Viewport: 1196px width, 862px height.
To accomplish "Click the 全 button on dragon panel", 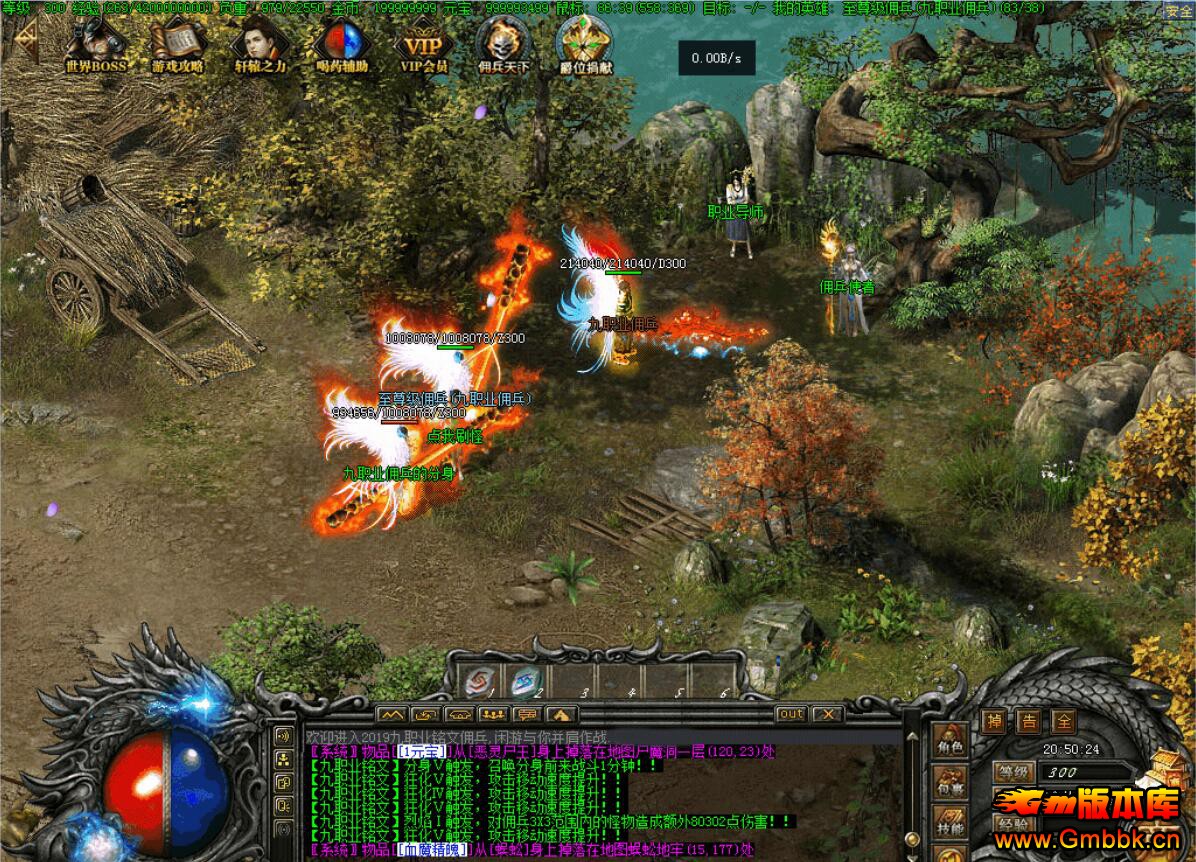I will 1063,721.
